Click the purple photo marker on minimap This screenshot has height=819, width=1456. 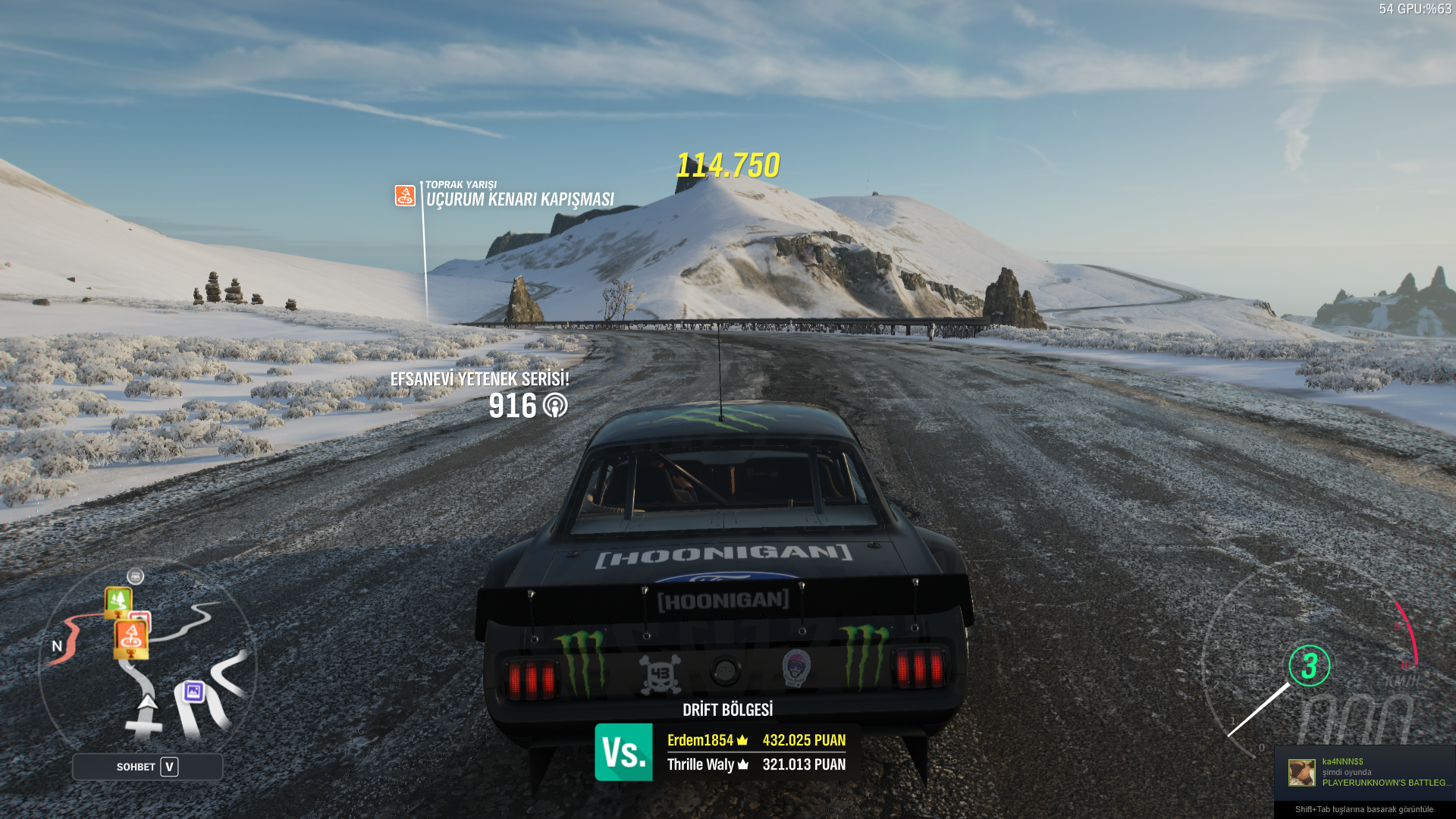pos(193,691)
